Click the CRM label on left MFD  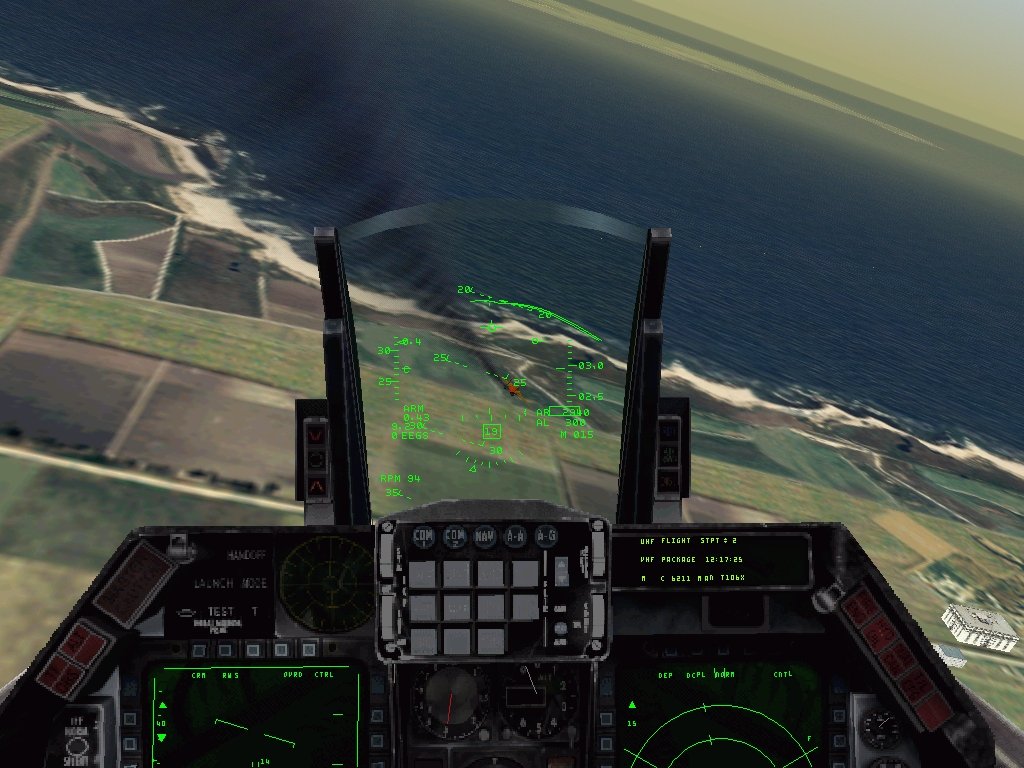[x=199, y=675]
